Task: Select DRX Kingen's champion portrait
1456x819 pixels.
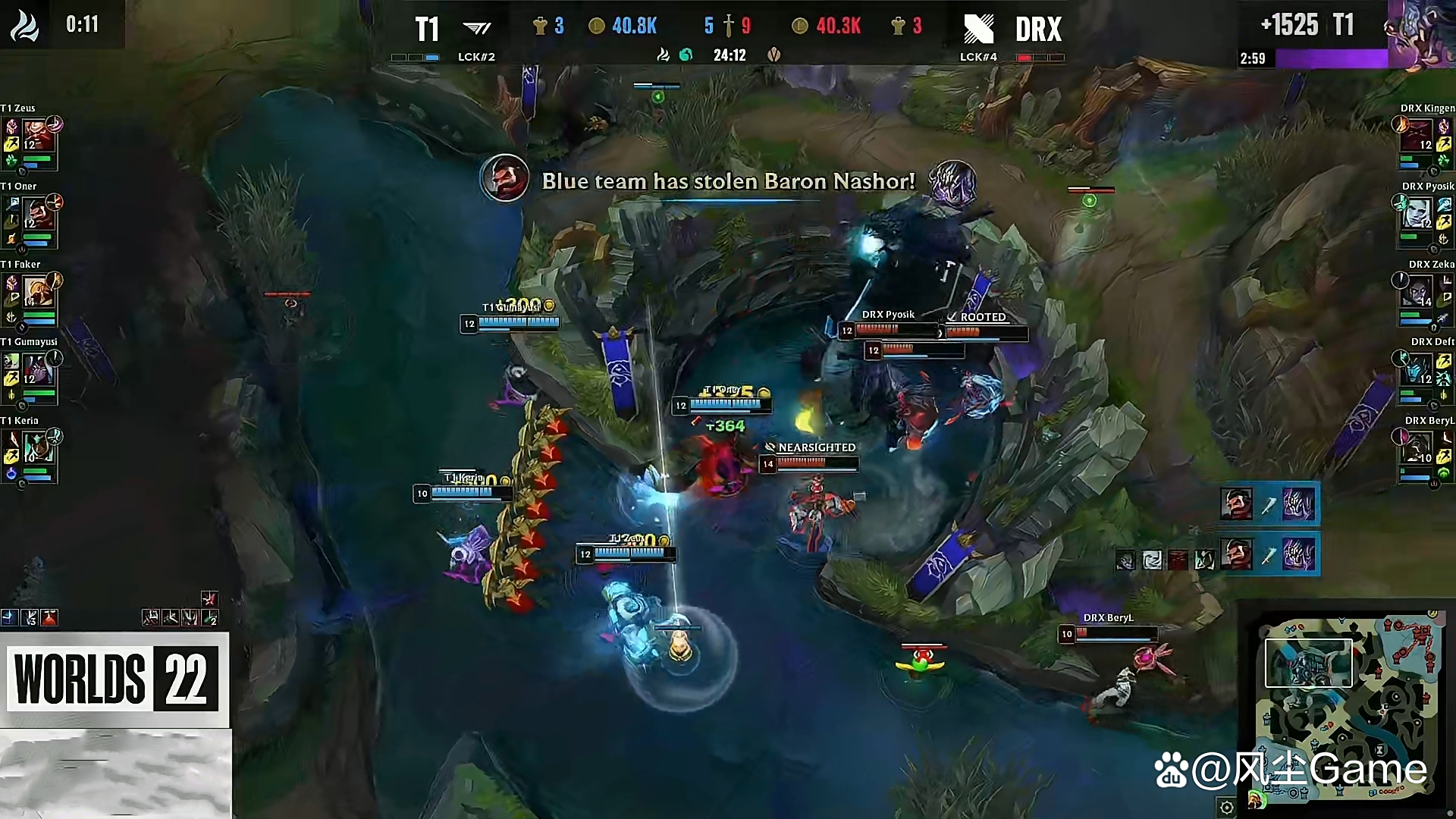Action: click(1417, 136)
